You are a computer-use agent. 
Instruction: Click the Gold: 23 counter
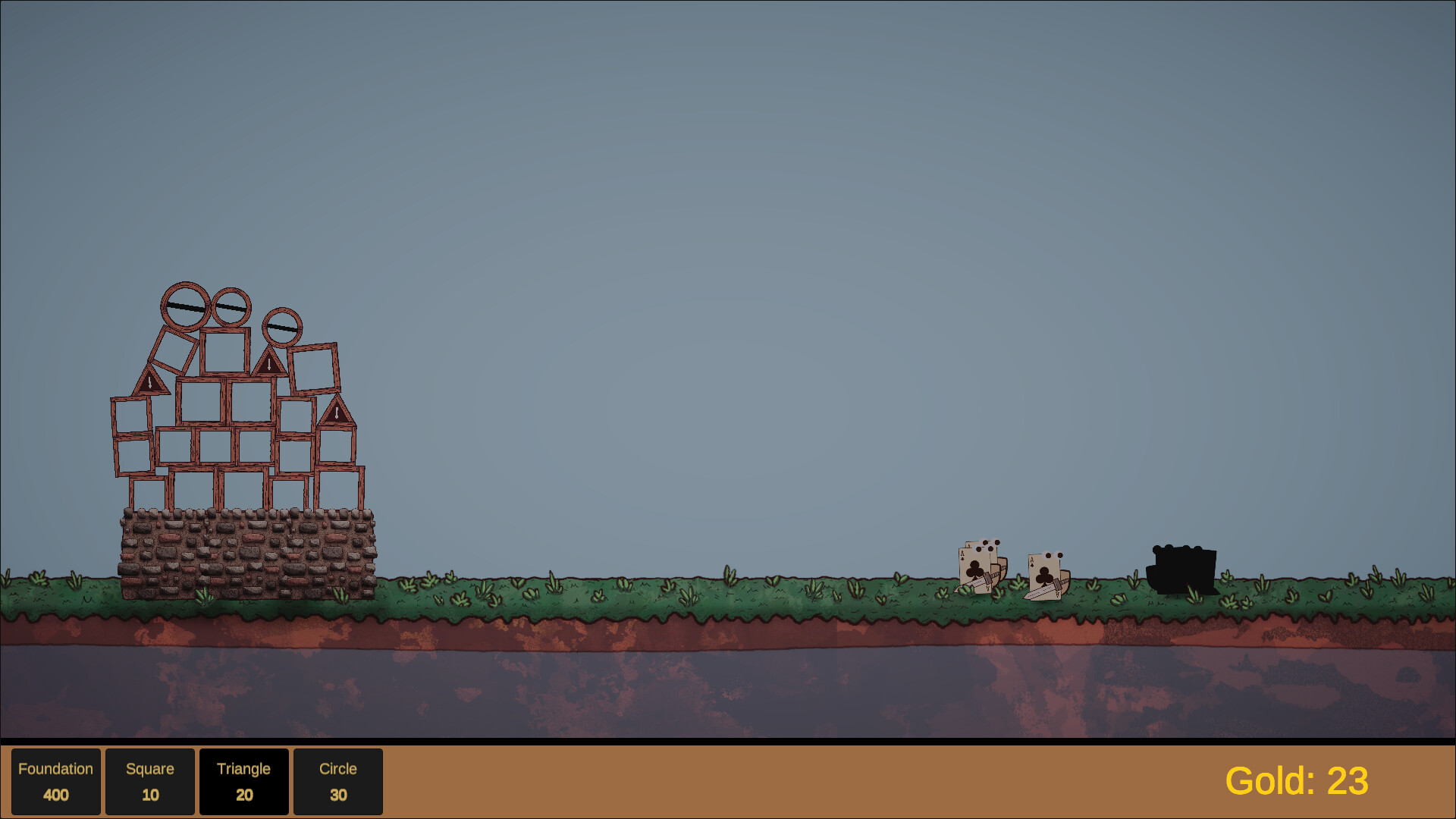[x=1297, y=779]
